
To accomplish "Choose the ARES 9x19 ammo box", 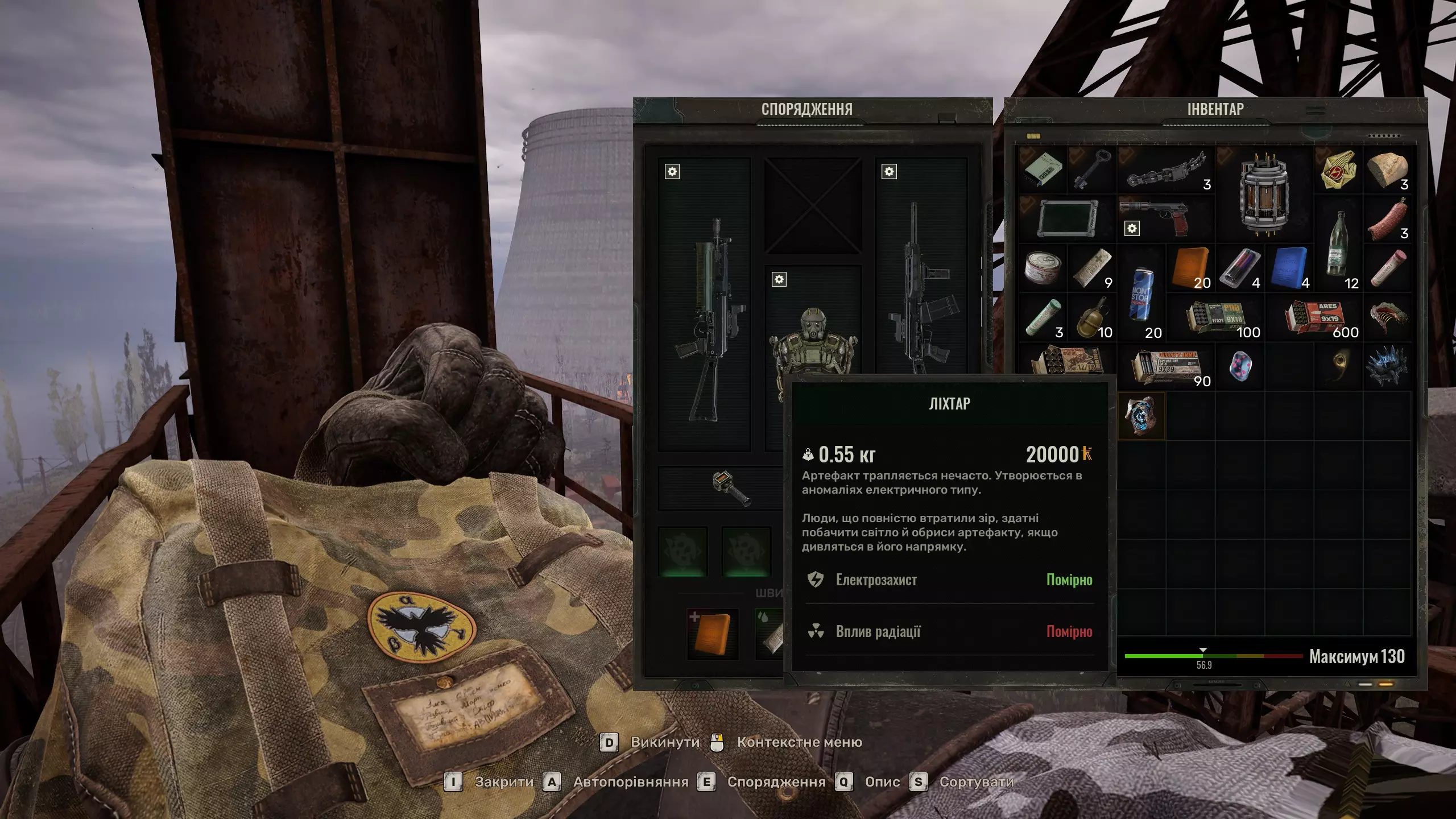I will [1315, 317].
